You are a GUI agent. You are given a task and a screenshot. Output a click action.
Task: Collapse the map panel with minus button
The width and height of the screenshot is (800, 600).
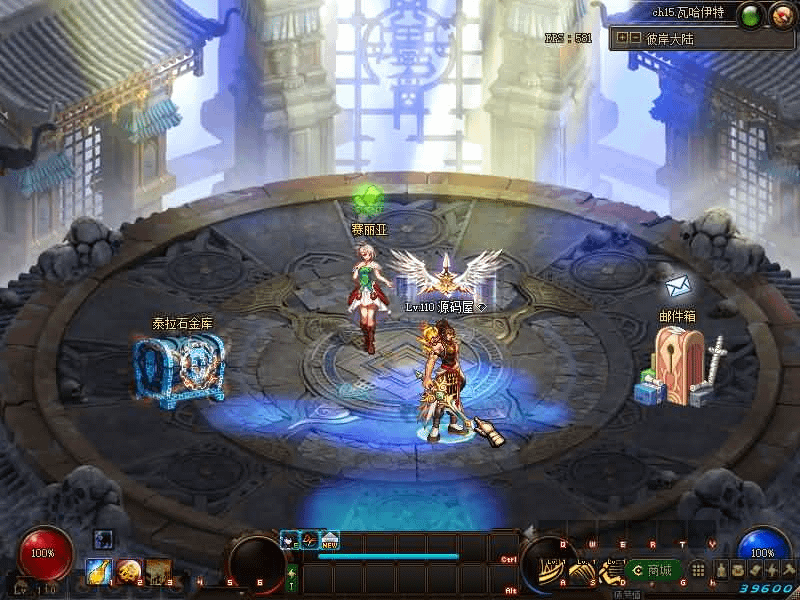(x=634, y=38)
